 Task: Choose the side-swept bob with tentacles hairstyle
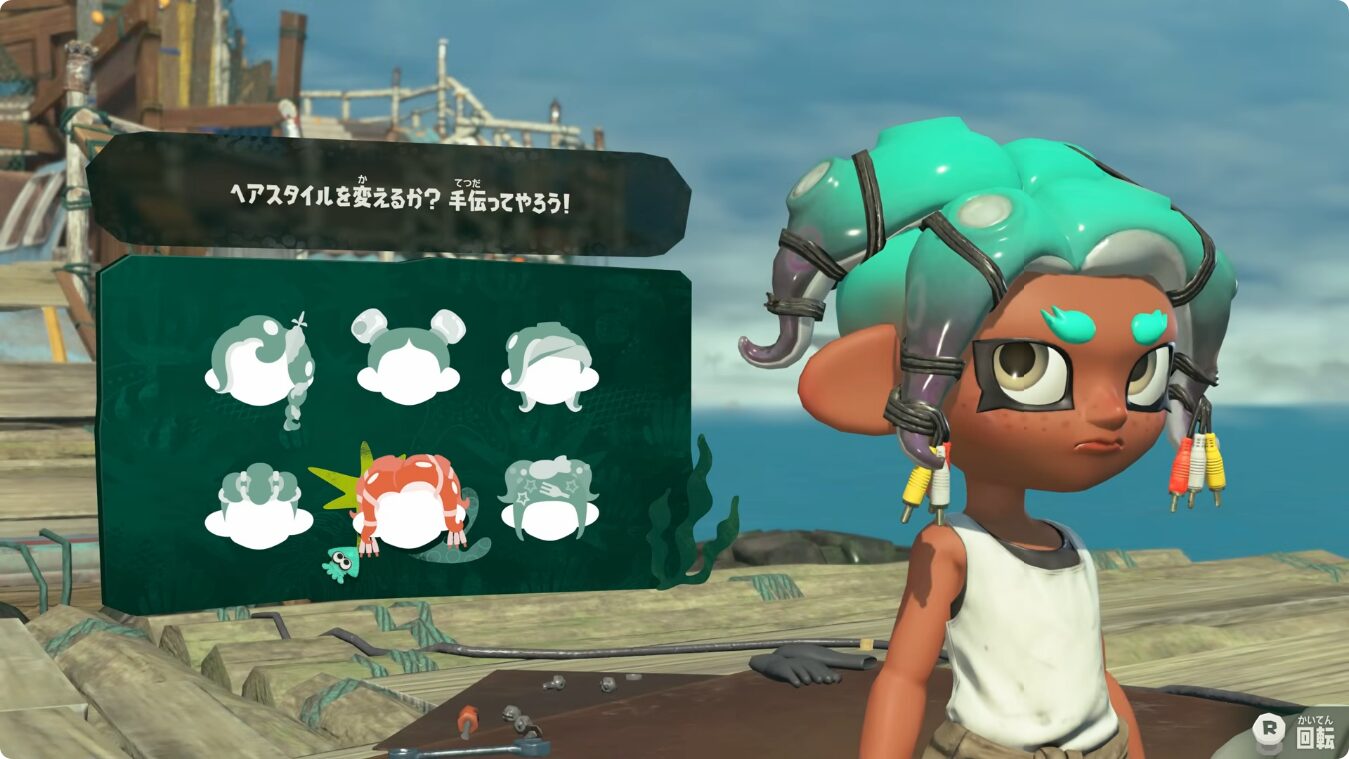point(548,365)
